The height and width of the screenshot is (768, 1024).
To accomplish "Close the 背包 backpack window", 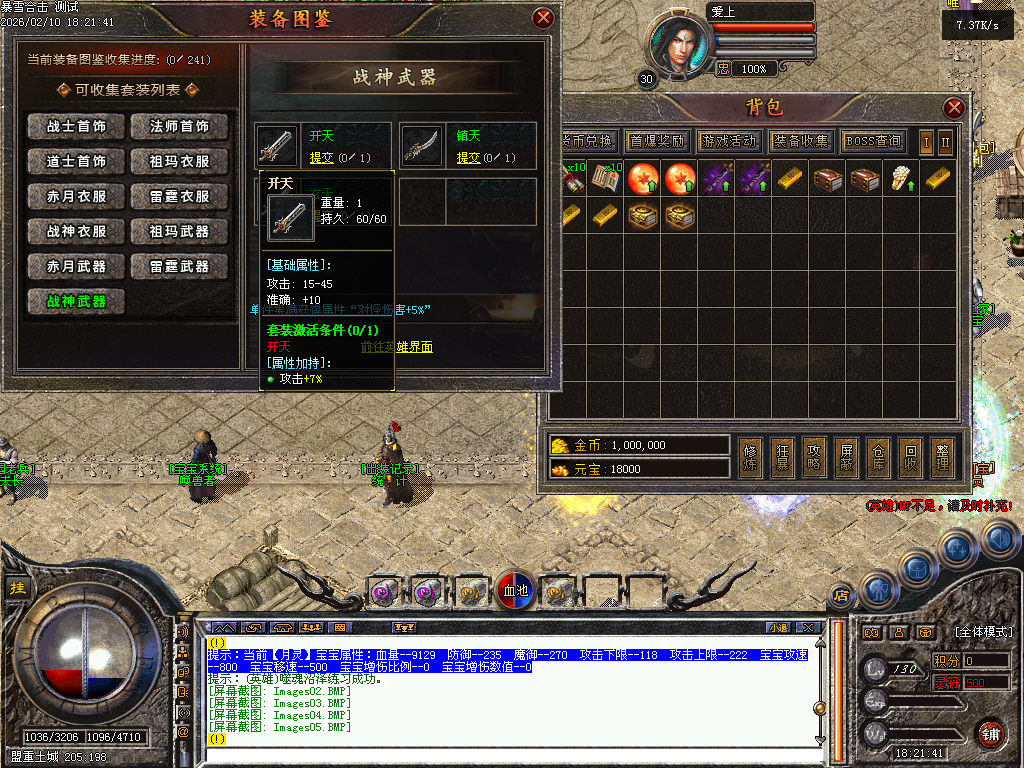I will click(954, 108).
